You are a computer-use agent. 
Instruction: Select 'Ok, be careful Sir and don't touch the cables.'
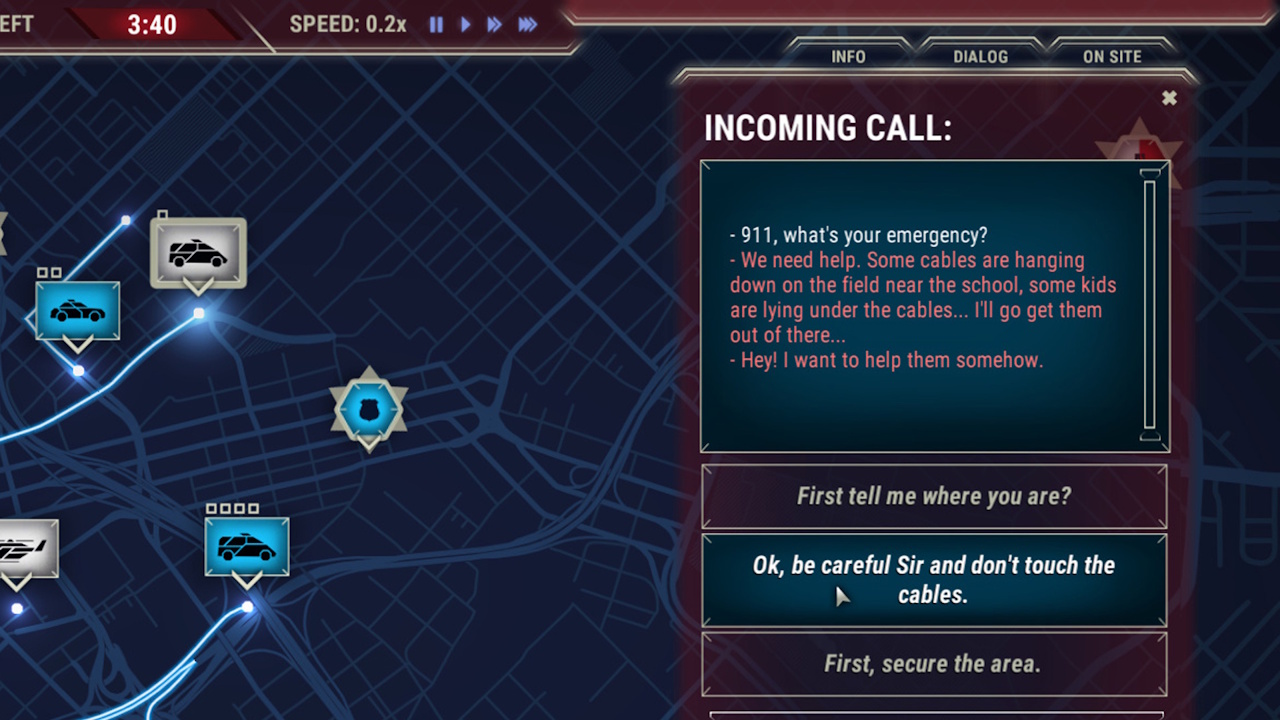coord(934,580)
